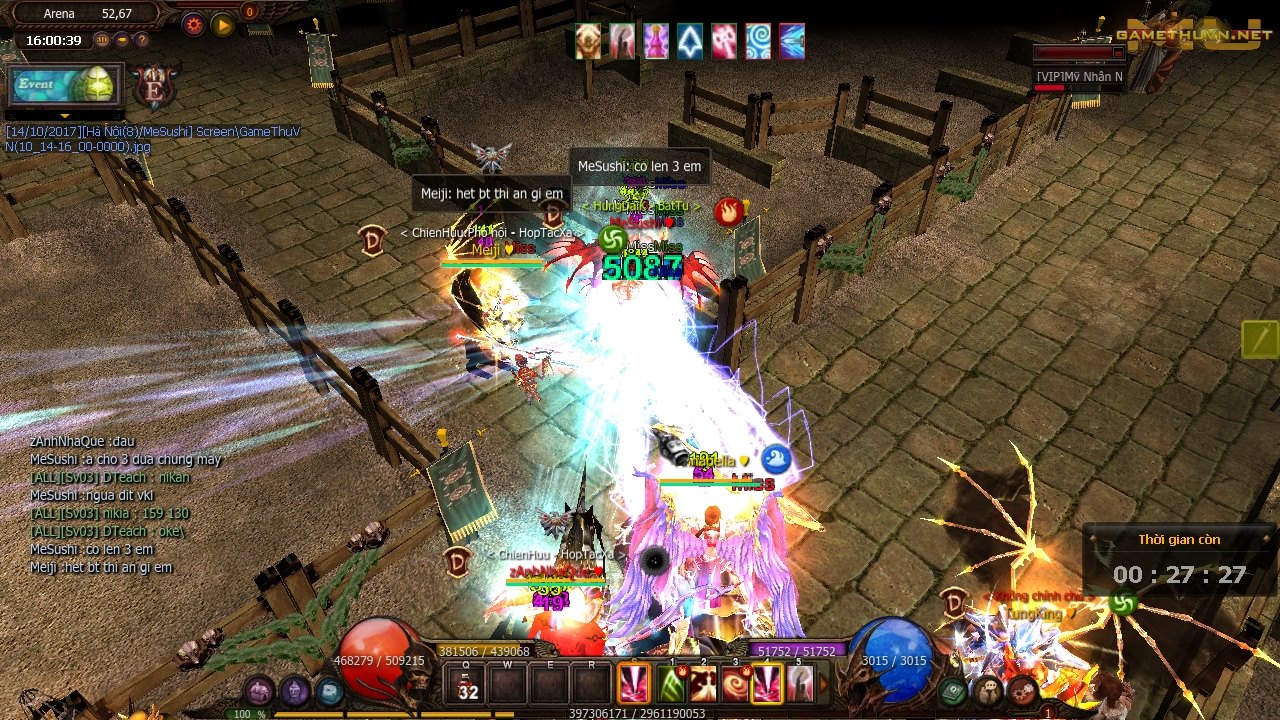Select the white pillar skill in slot 5
Viewport: 1280px width, 720px height.
[799, 684]
